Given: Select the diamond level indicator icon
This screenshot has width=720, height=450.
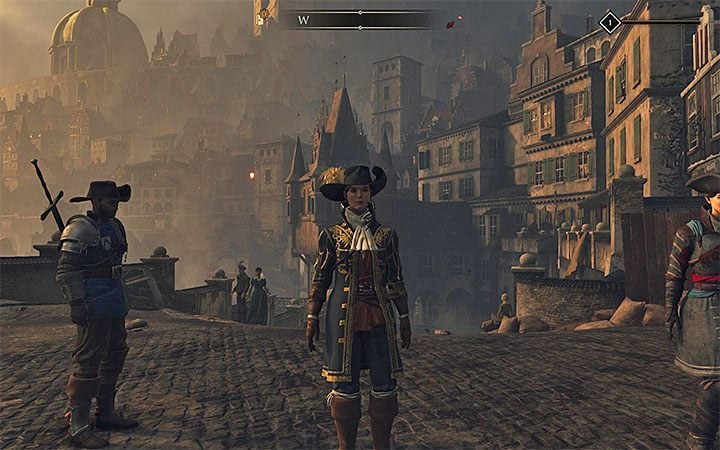Looking at the screenshot, I should (x=609, y=20).
